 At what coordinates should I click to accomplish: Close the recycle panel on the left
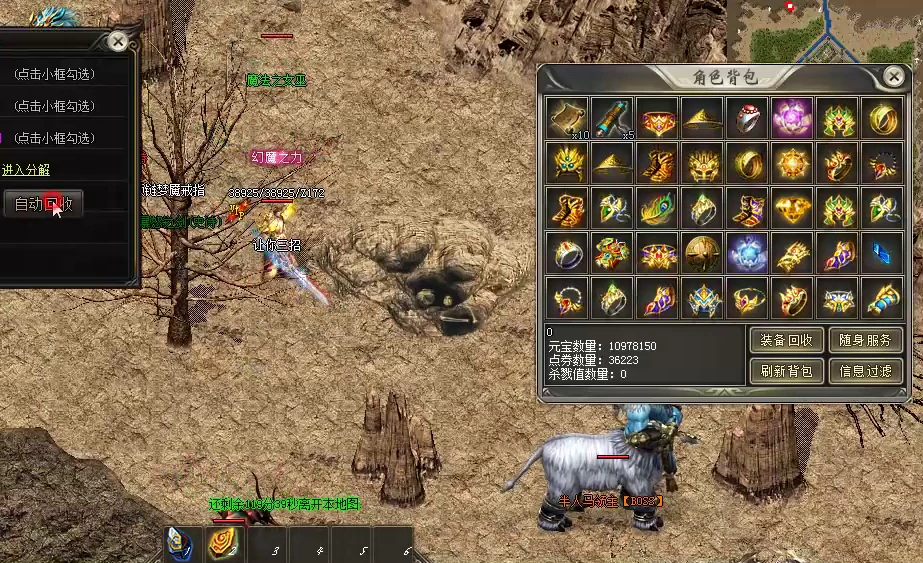[x=118, y=41]
